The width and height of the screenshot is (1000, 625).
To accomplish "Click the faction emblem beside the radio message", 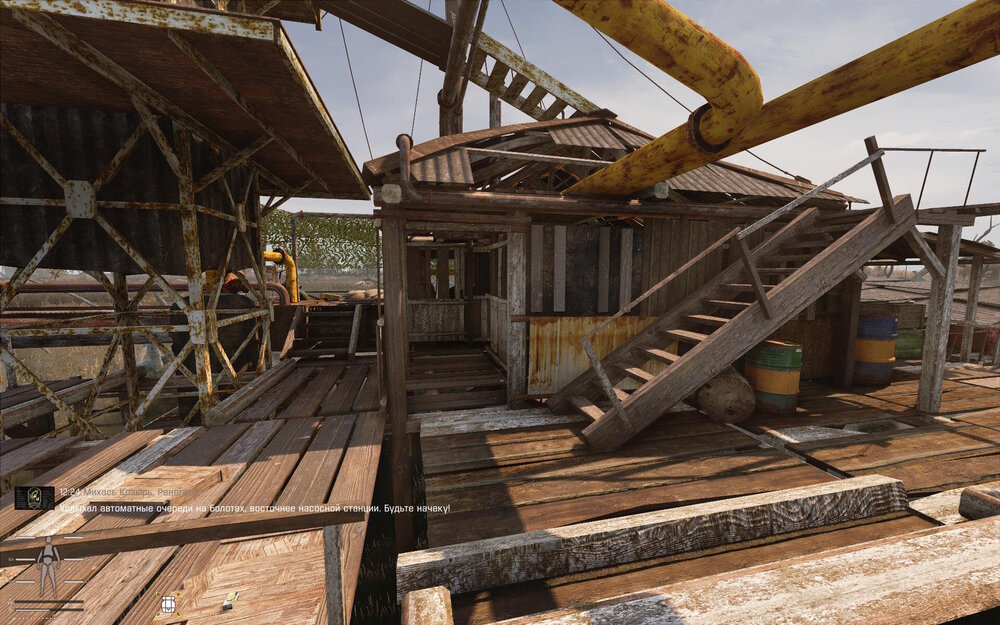I will coord(35,497).
